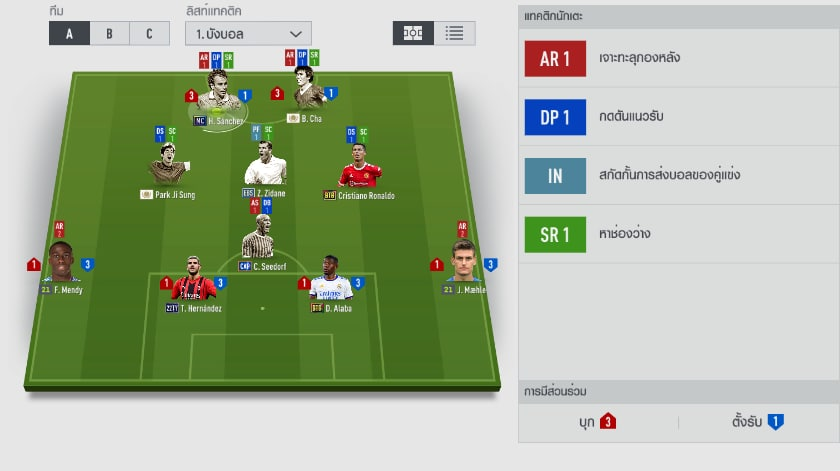Select centre back T. Hernández
The width and height of the screenshot is (840, 471).
click(x=192, y=283)
